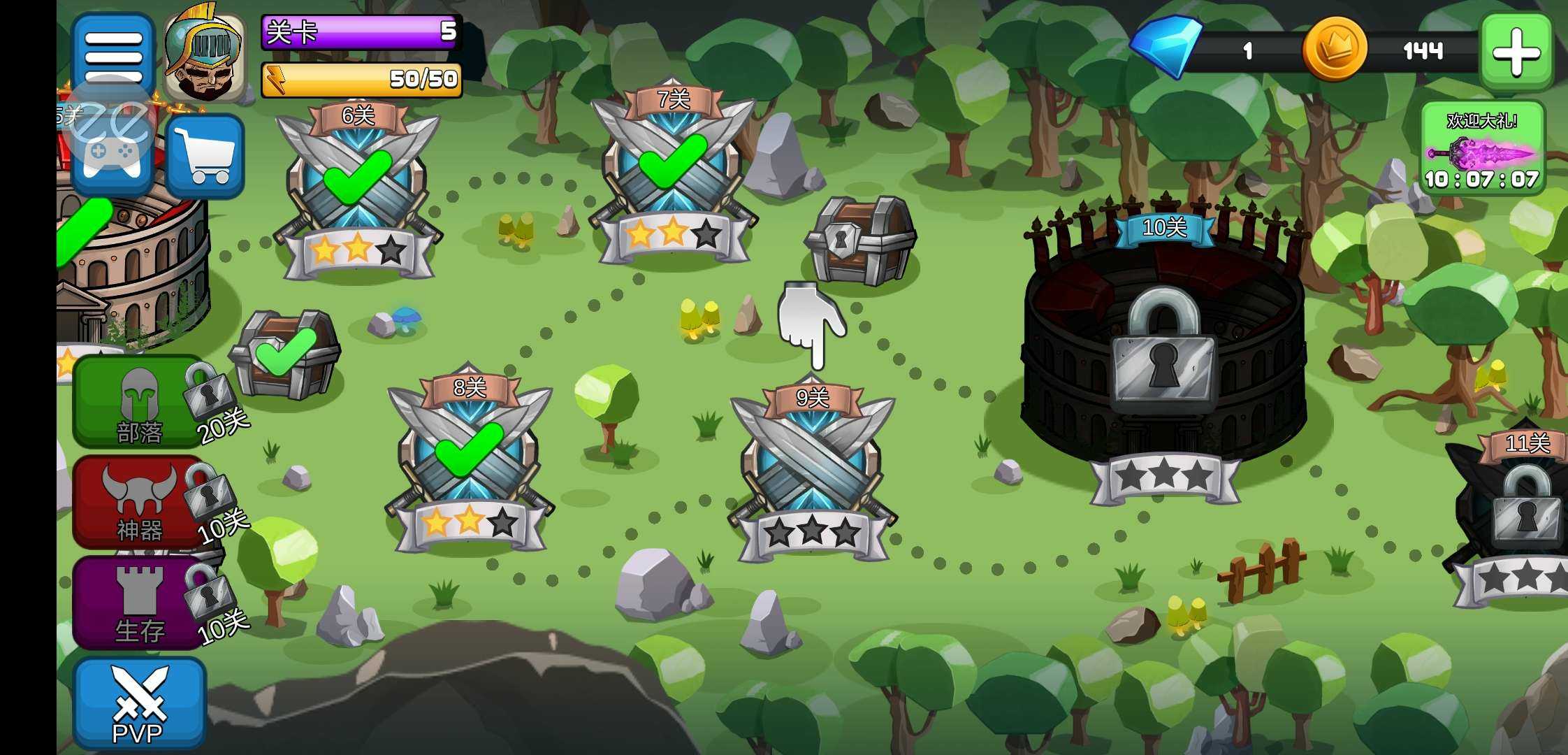Image resolution: width=1568 pixels, height=755 pixels.
Task: Open the green Tribe (部落) button
Action: coord(138,402)
